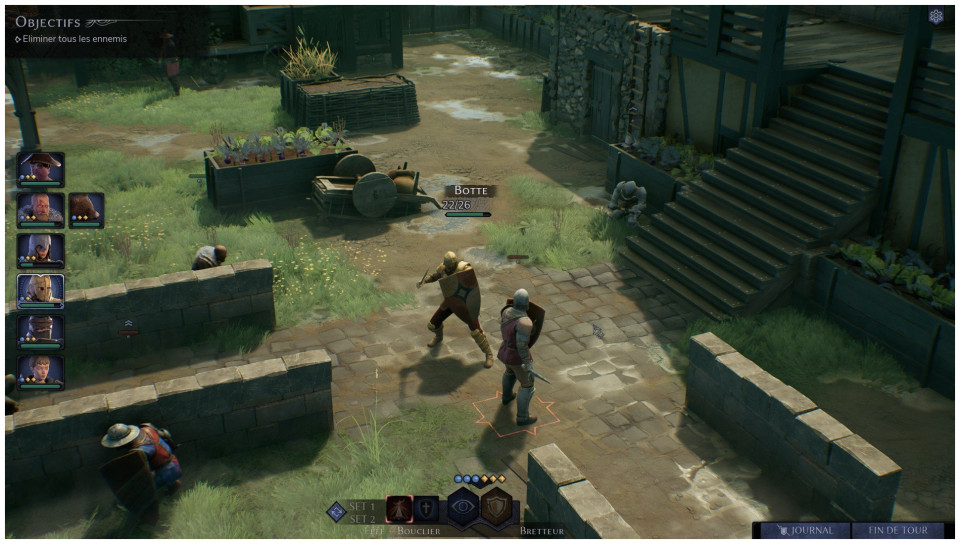Activate the eye hexagon ability

click(463, 507)
